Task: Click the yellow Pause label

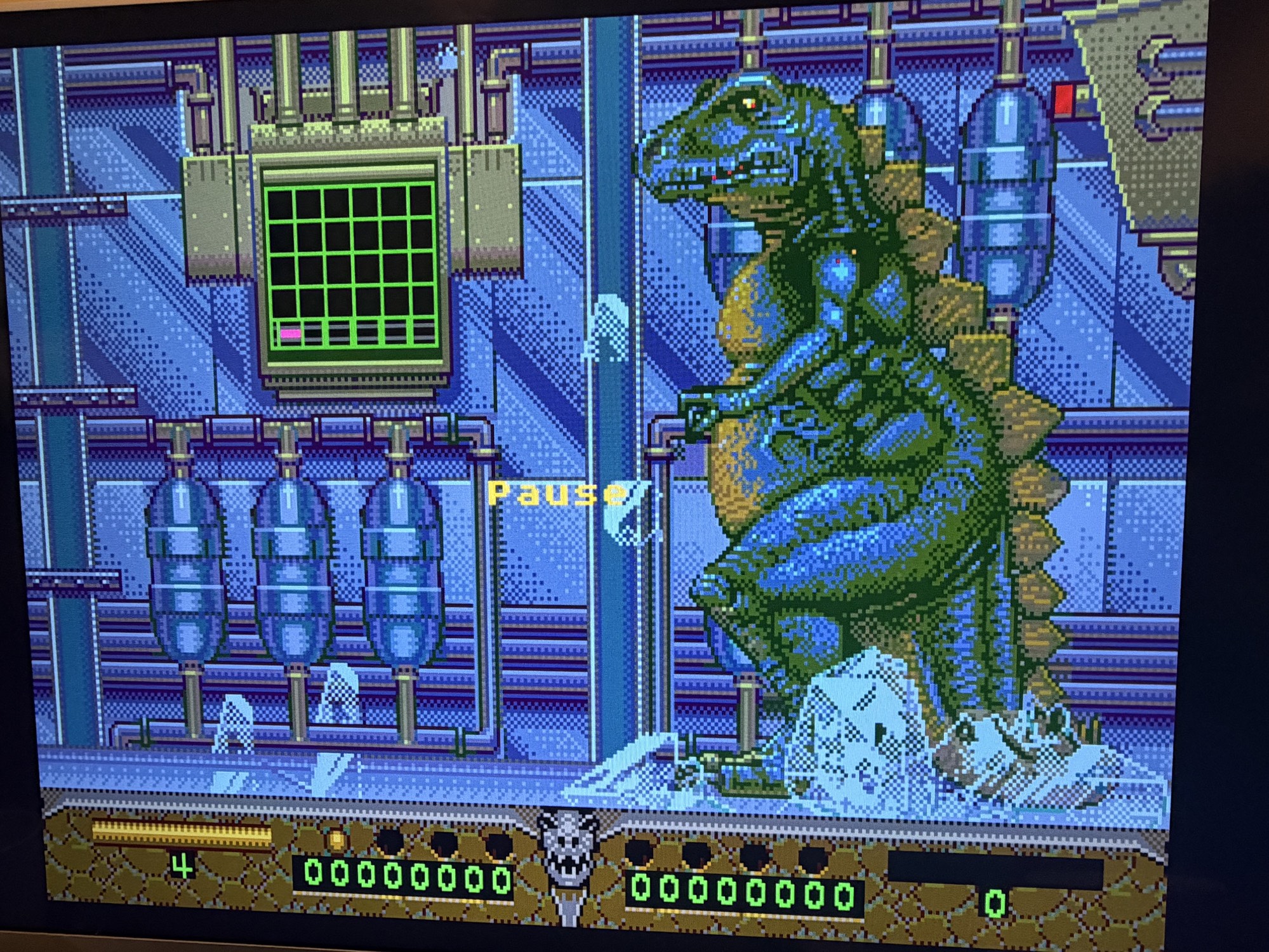Action: (x=556, y=494)
